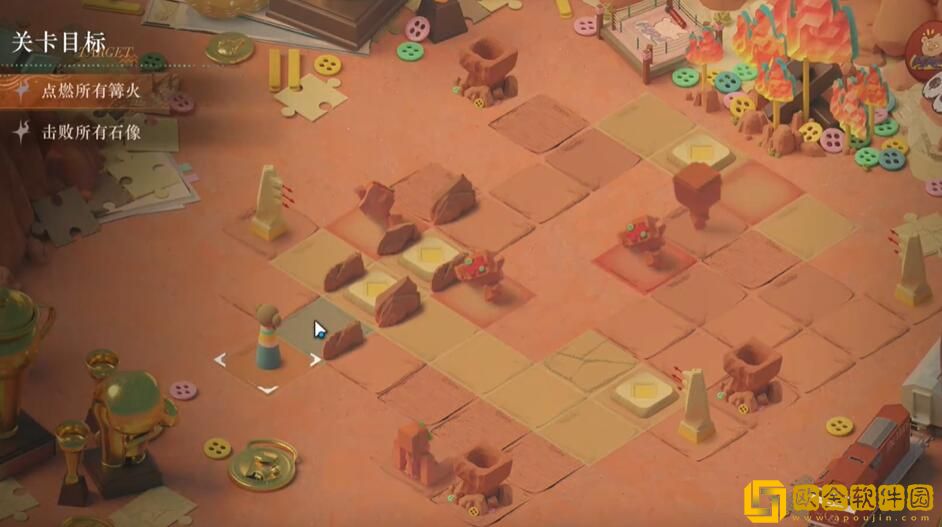Select the 击败所有石像 objective entry

point(90,131)
